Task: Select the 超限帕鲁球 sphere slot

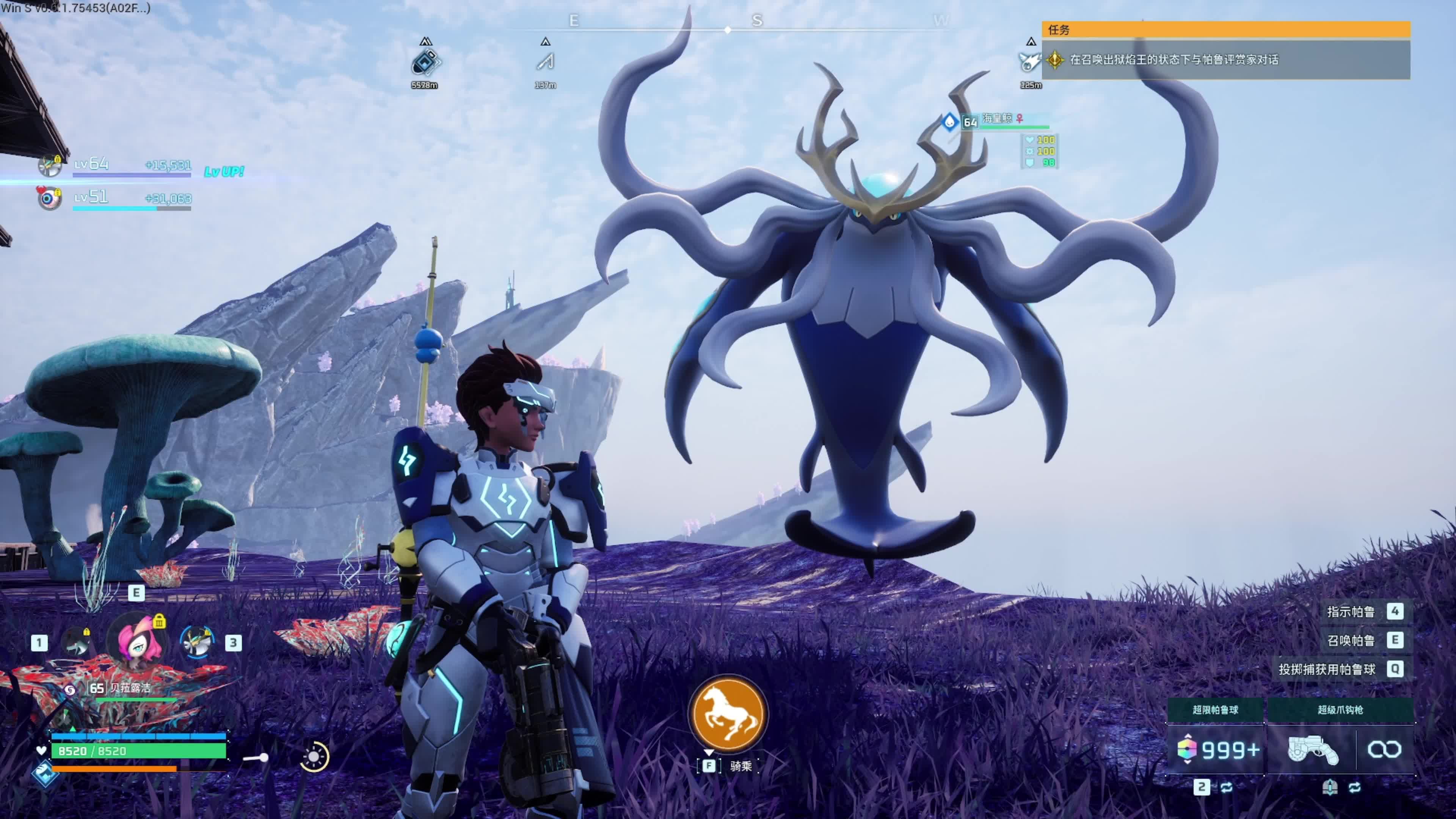Action: (x=1215, y=749)
